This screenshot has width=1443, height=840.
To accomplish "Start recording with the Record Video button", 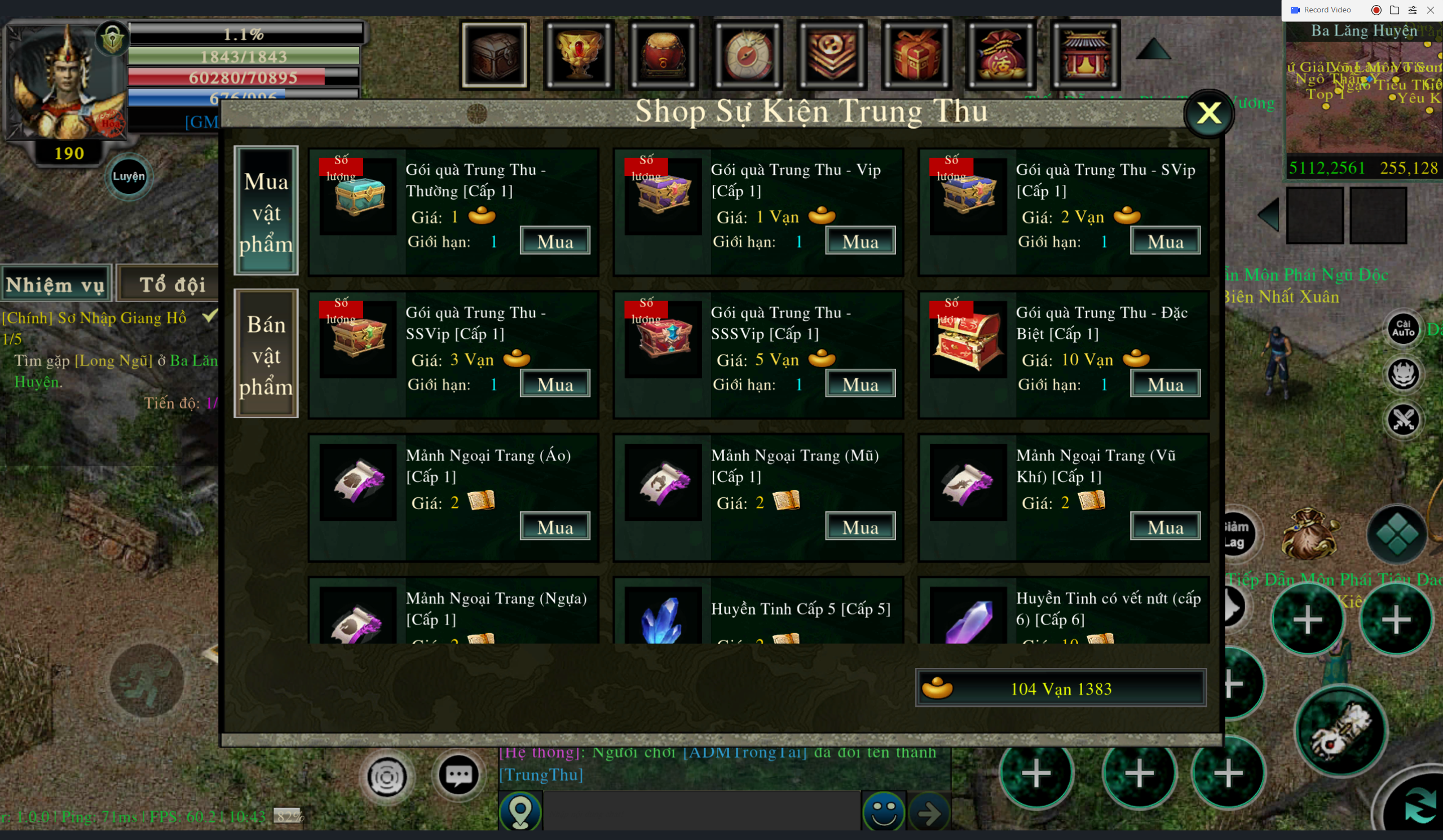I will click(1322, 10).
